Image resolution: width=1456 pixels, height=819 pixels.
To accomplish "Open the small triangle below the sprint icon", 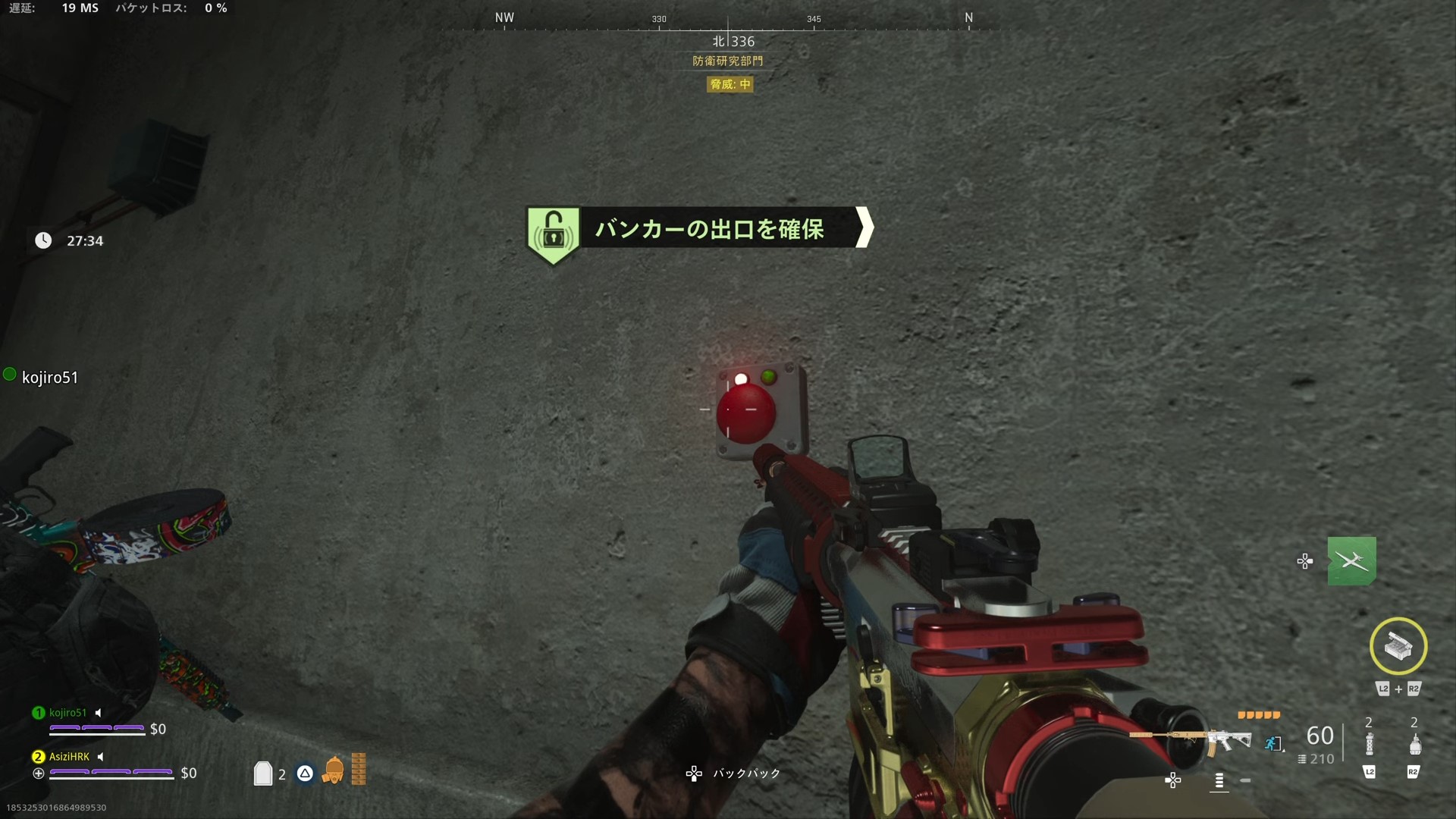I will pos(1283,751).
